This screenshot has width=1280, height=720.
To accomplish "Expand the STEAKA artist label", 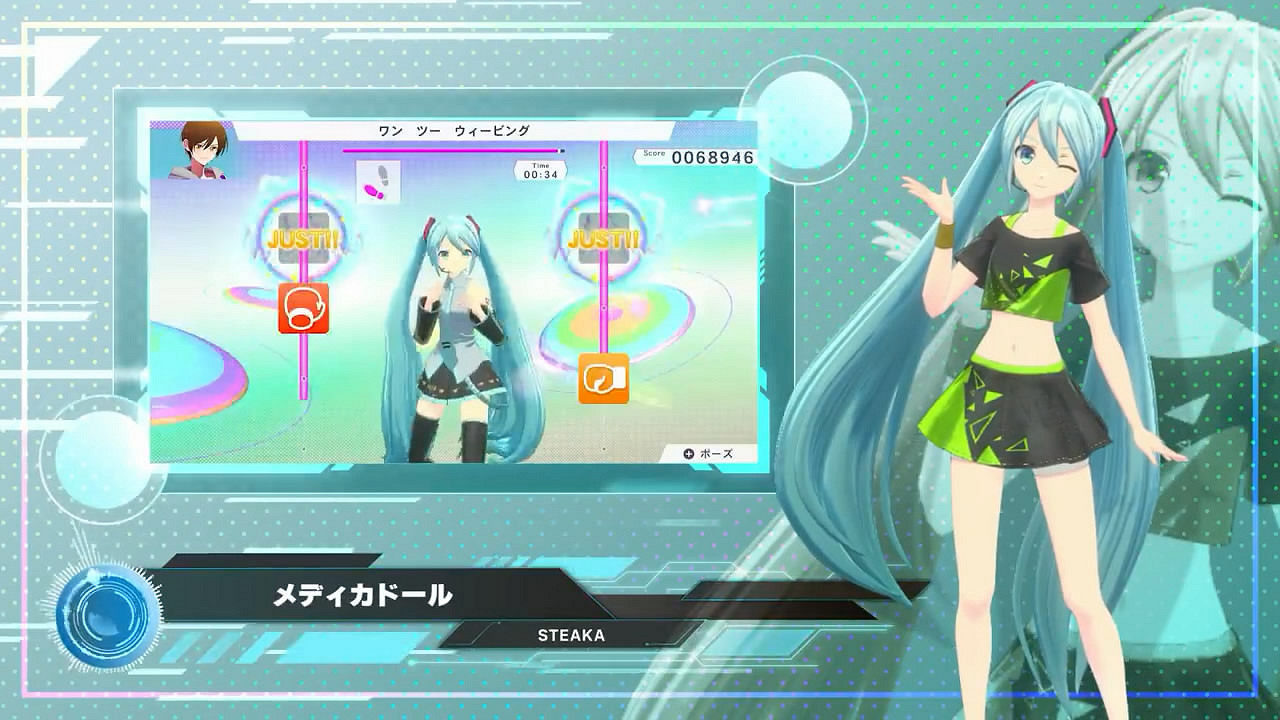I will coord(574,635).
